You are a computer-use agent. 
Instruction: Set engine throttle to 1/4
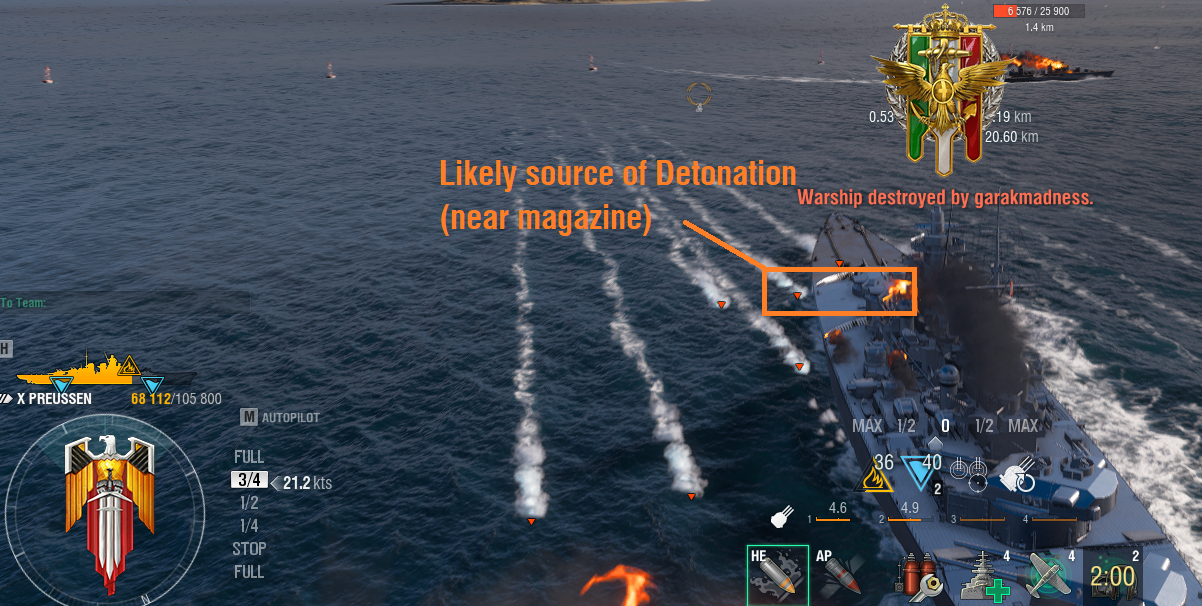click(x=249, y=526)
